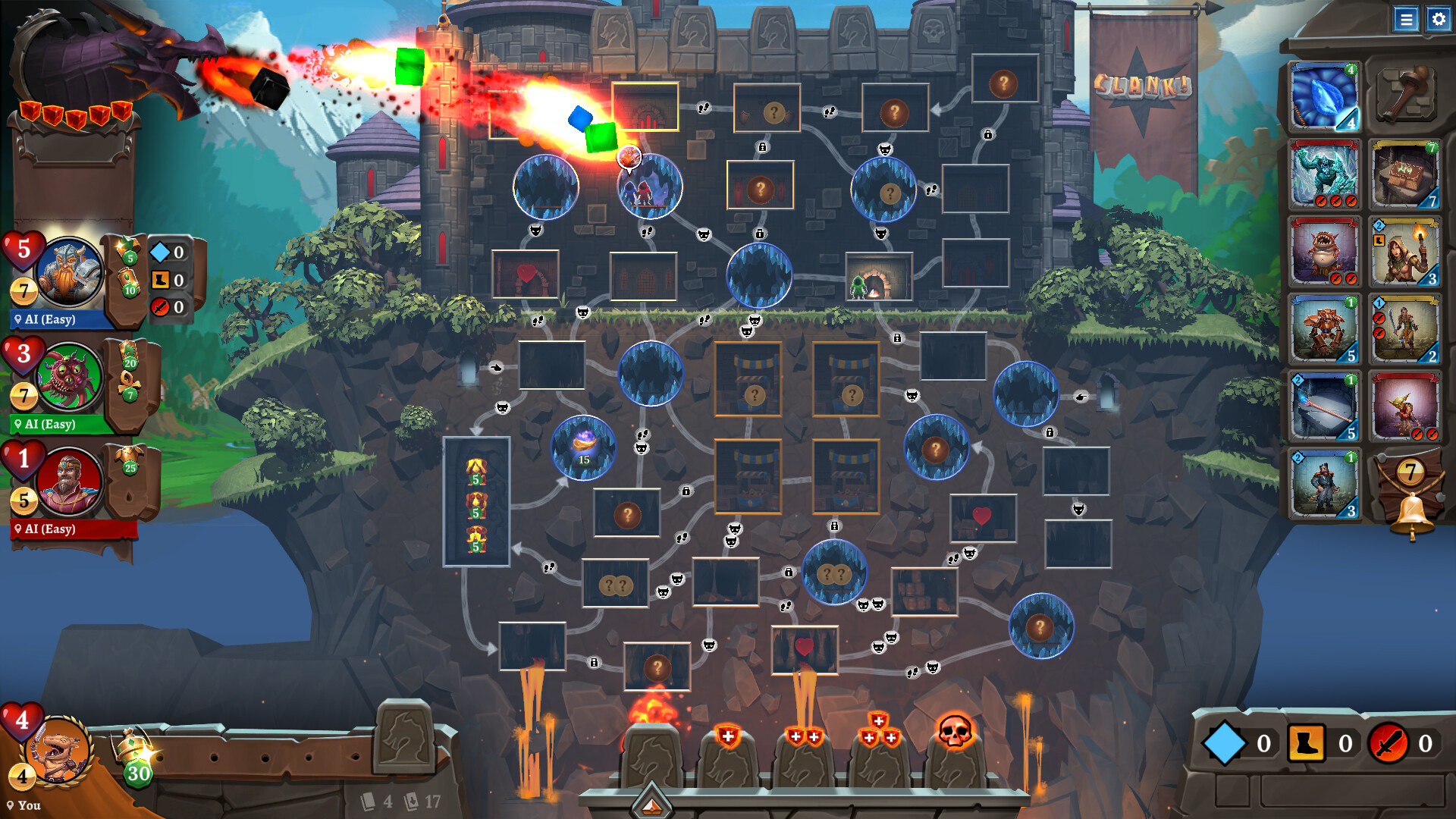Buy the frost troll monster card
1456x819 pixels.
click(1323, 174)
